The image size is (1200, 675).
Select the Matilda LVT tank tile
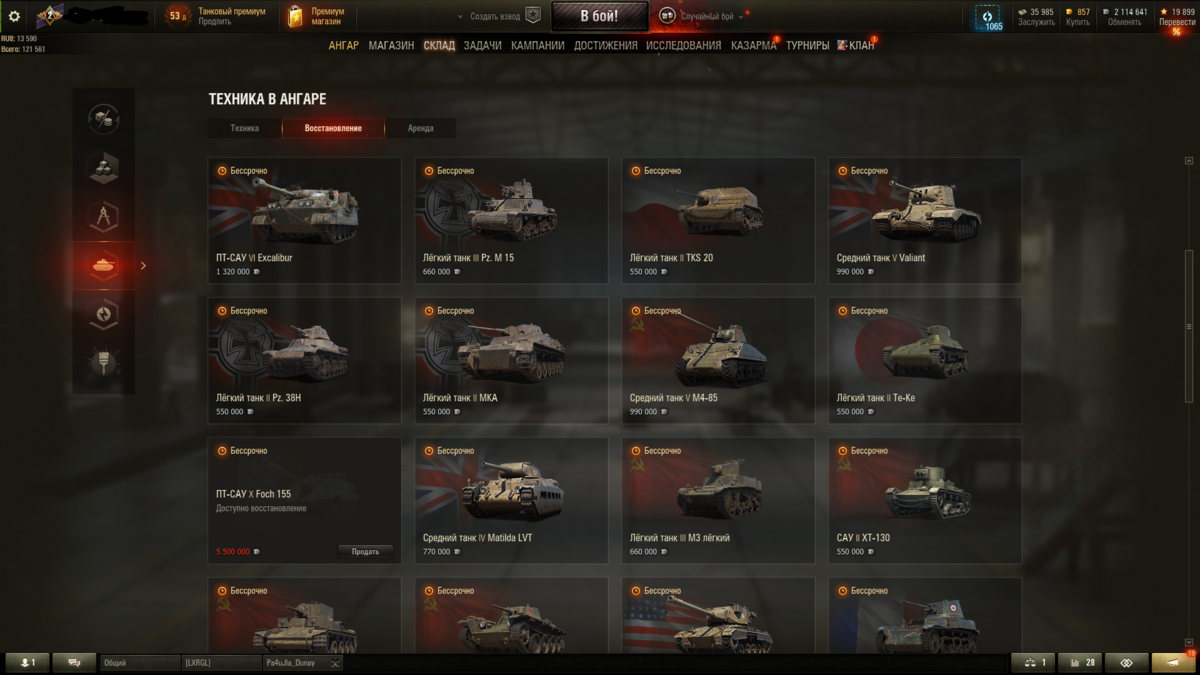pos(511,500)
